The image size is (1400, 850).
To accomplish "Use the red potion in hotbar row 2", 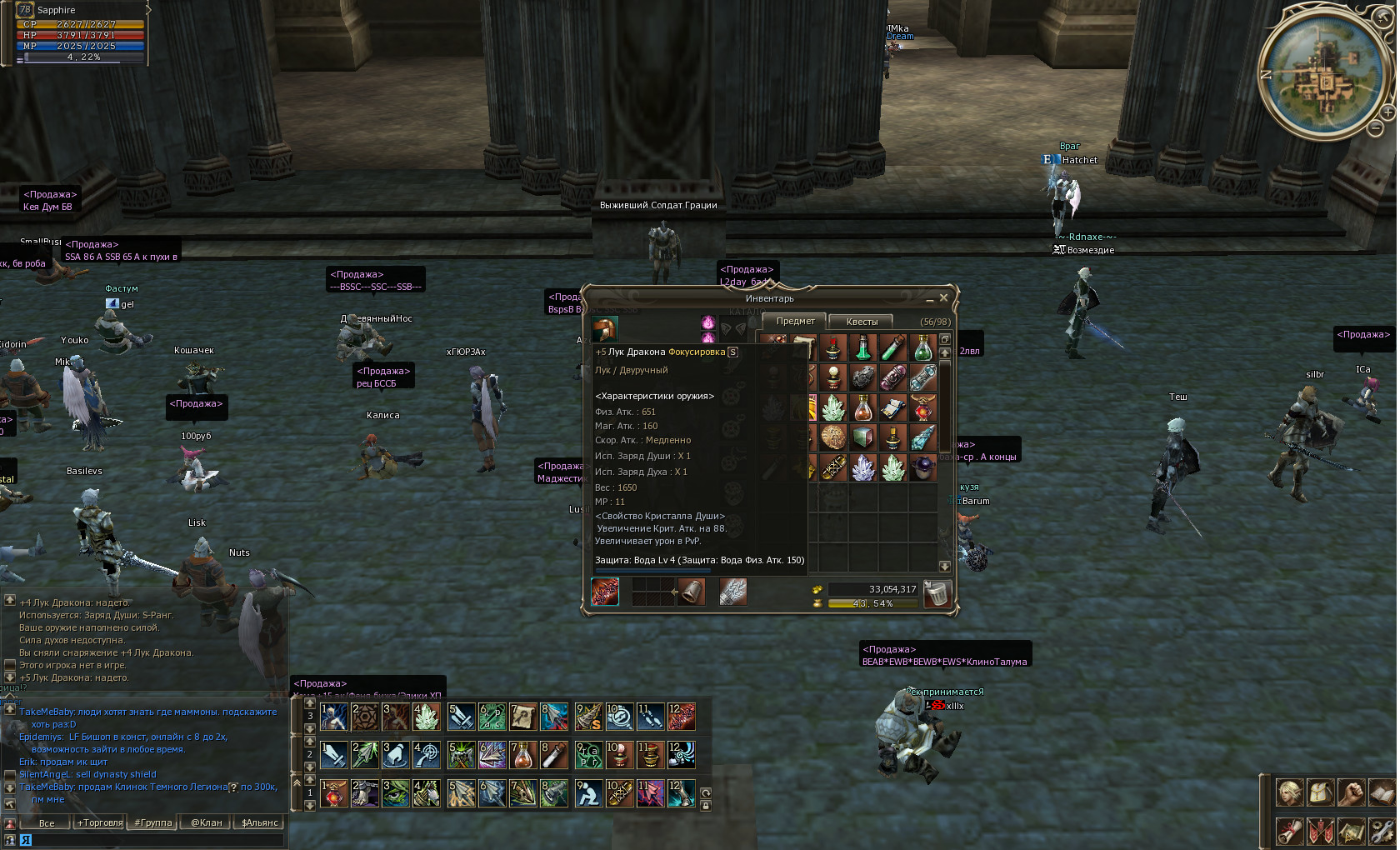I will pyautogui.click(x=522, y=754).
